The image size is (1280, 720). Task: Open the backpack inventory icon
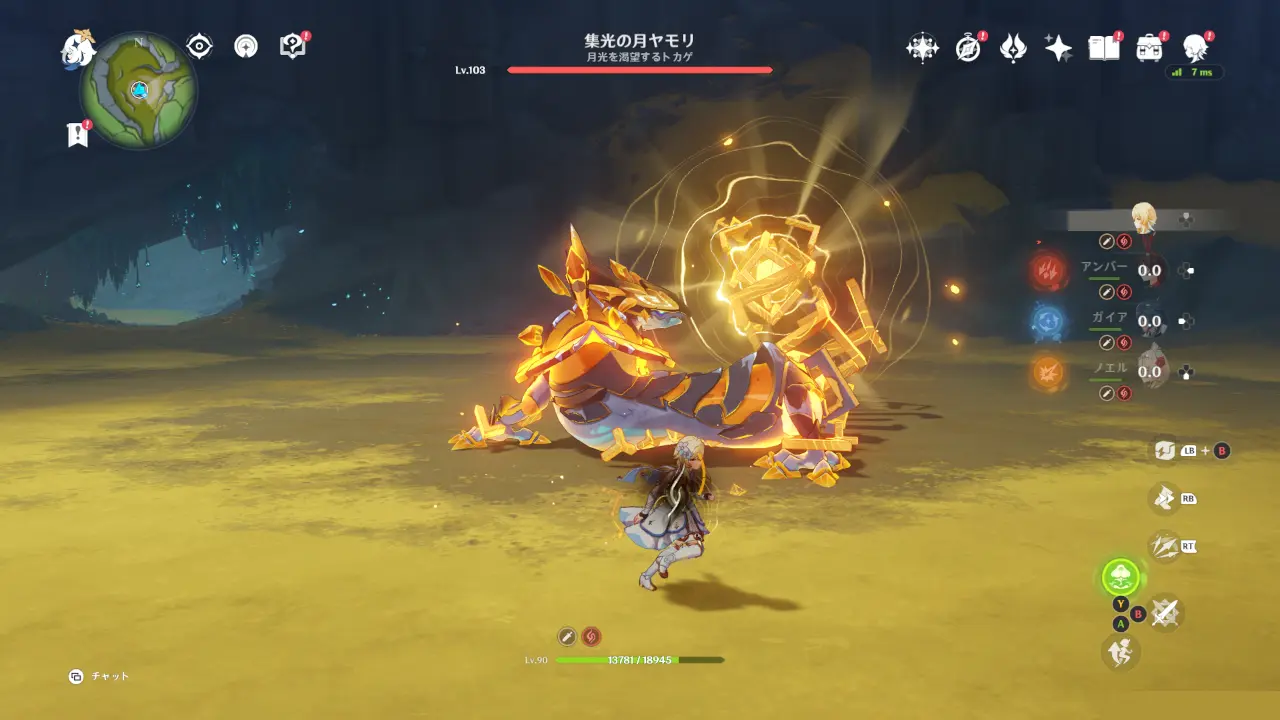pyautogui.click(x=1150, y=47)
